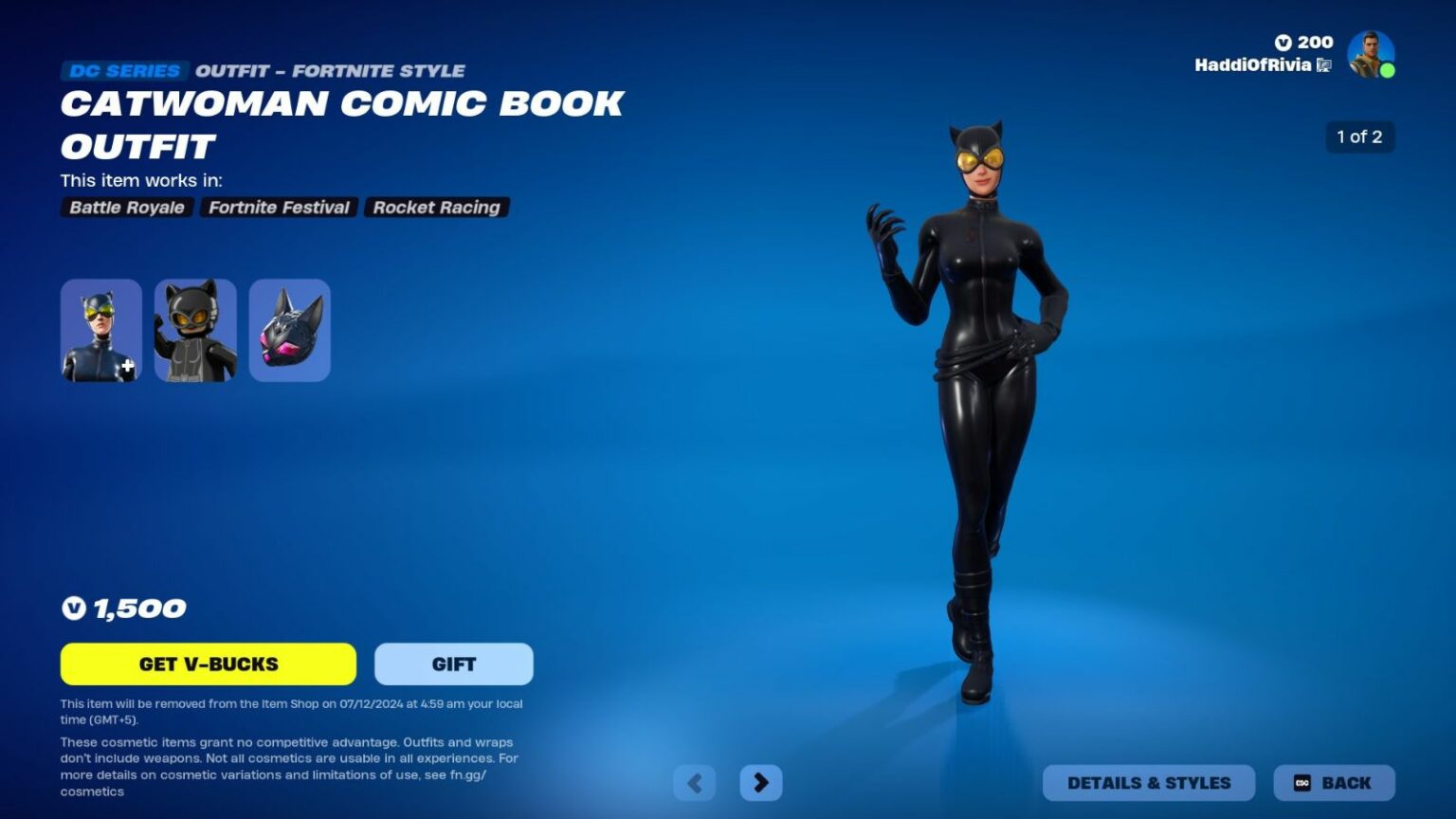1456x819 pixels.
Task: Select the Fortnite Festival tag
Action: coord(279,208)
